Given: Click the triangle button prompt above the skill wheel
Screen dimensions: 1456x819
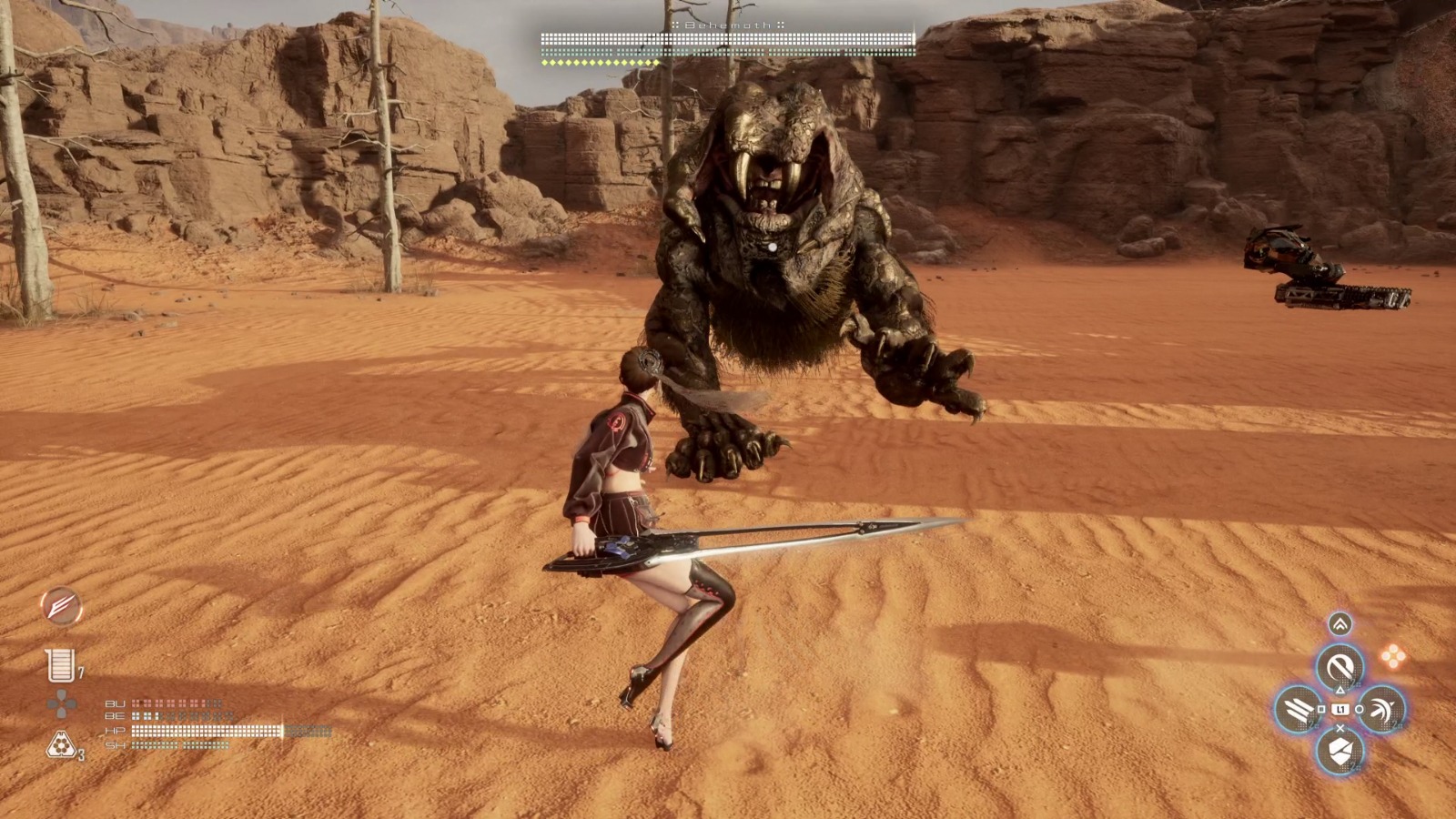Looking at the screenshot, I should pos(1340,691).
